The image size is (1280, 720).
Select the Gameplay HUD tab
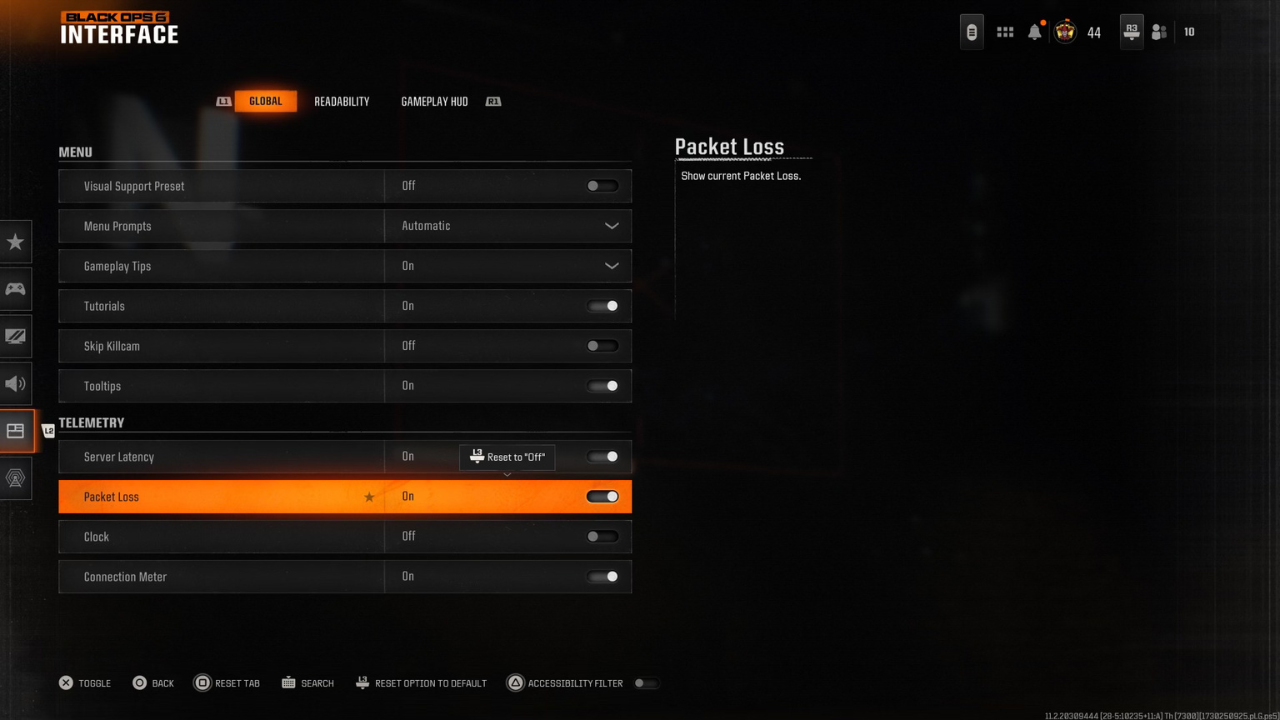coord(434,100)
